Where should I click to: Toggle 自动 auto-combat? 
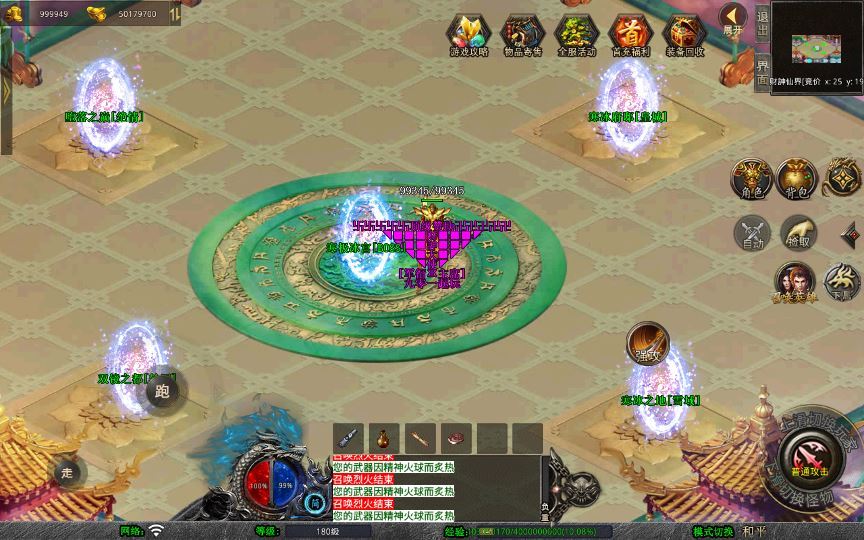[x=751, y=234]
